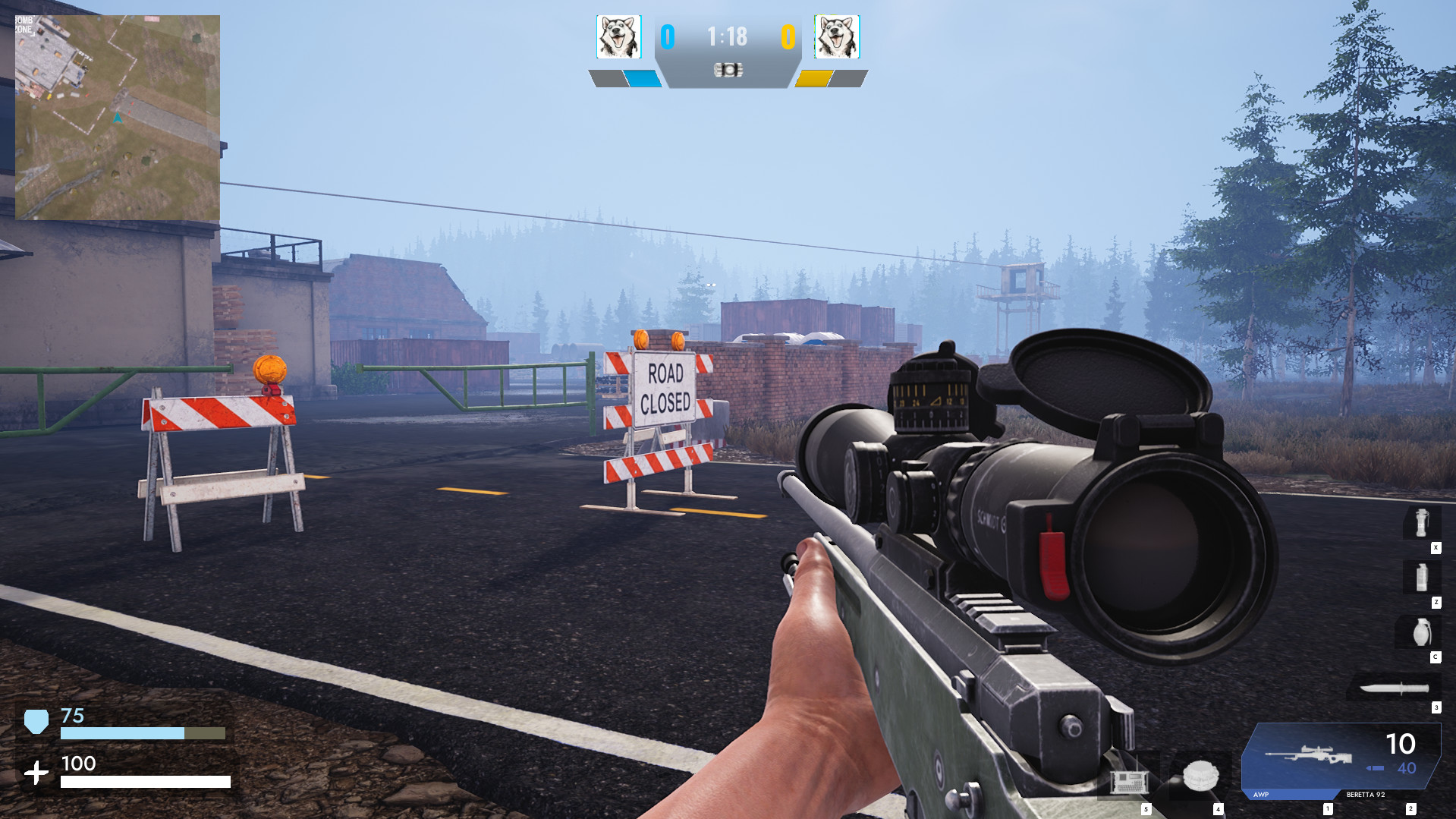Click the match timer showing 1:18
This screenshot has height=819, width=1456.
click(726, 36)
